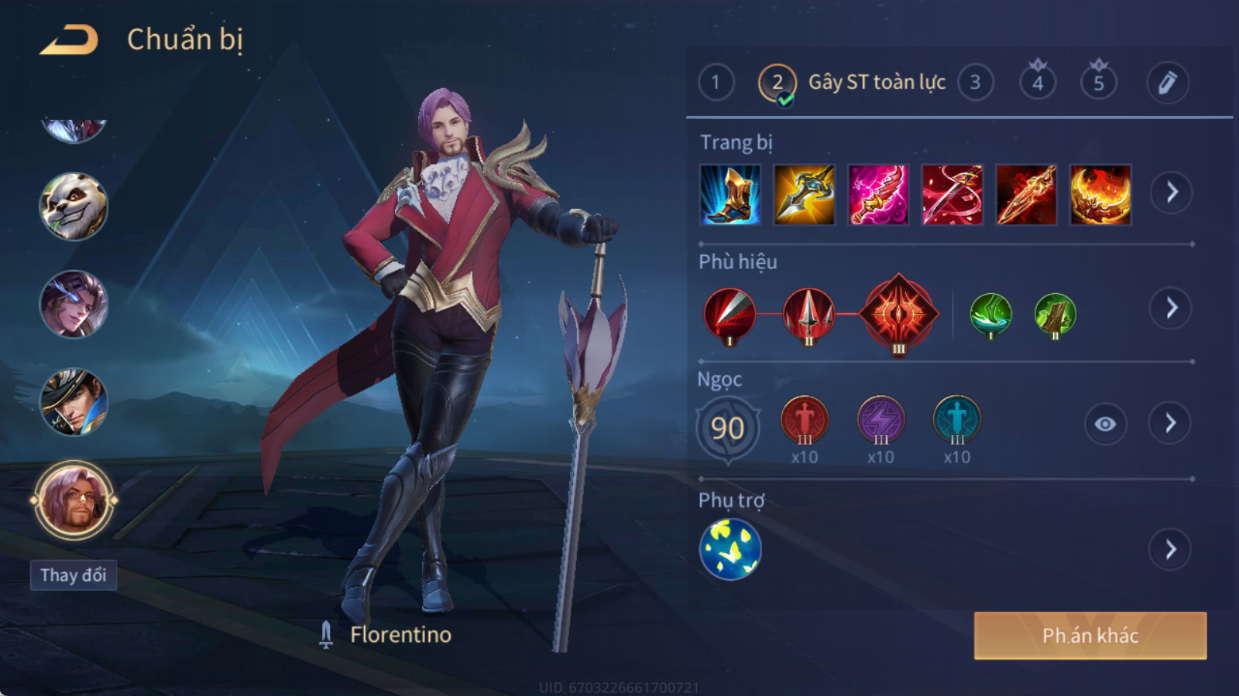Toggle the Ngọc eye preview icon
The height and width of the screenshot is (696, 1239).
click(x=1105, y=424)
